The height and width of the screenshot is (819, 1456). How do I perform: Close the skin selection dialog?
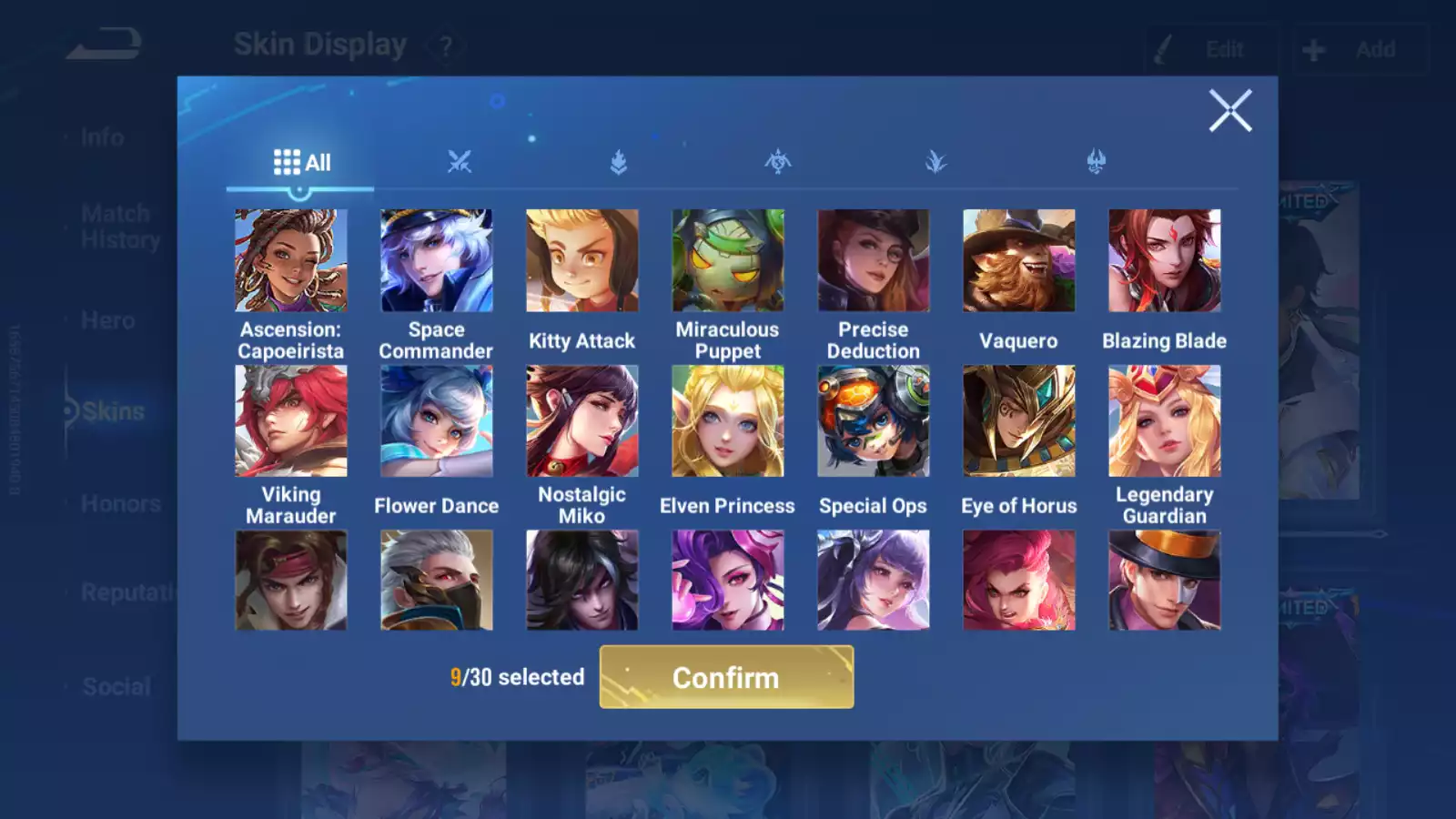click(x=1229, y=111)
